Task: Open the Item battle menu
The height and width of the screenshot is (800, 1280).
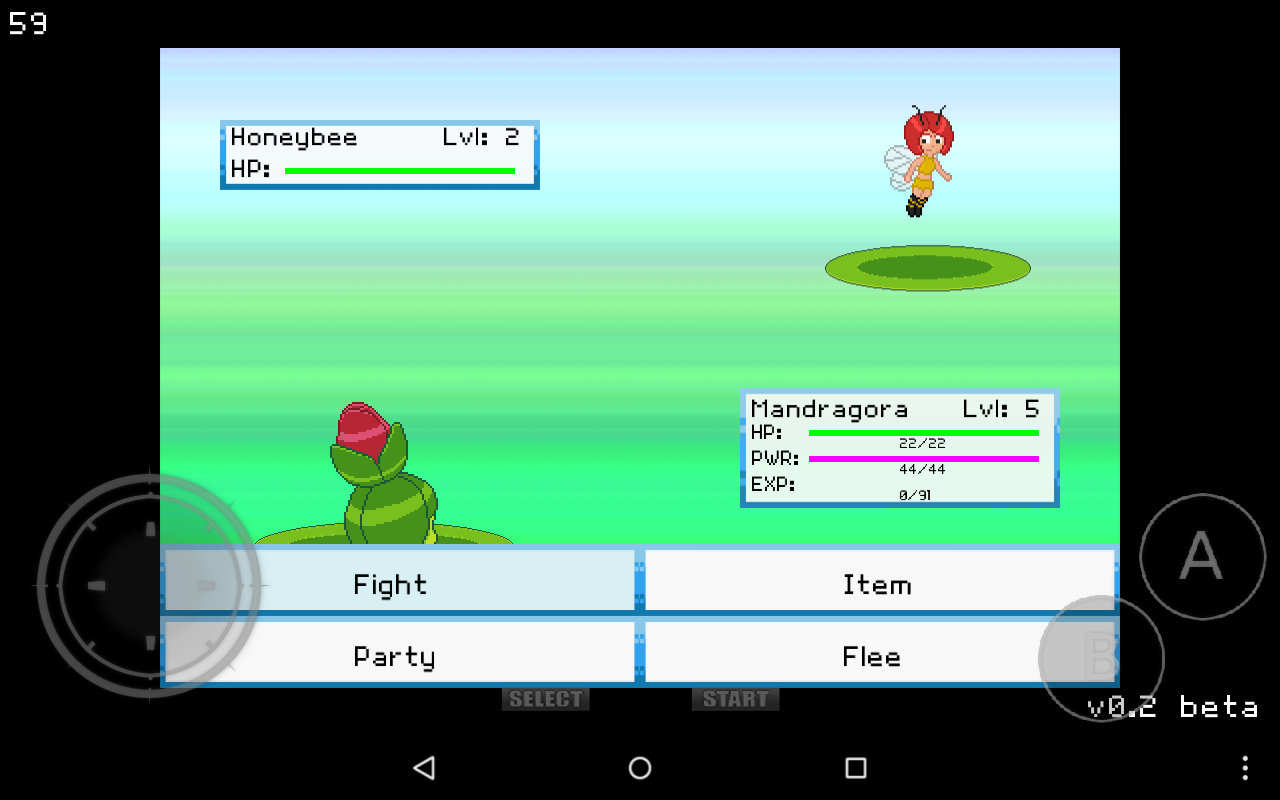Action: click(878, 583)
